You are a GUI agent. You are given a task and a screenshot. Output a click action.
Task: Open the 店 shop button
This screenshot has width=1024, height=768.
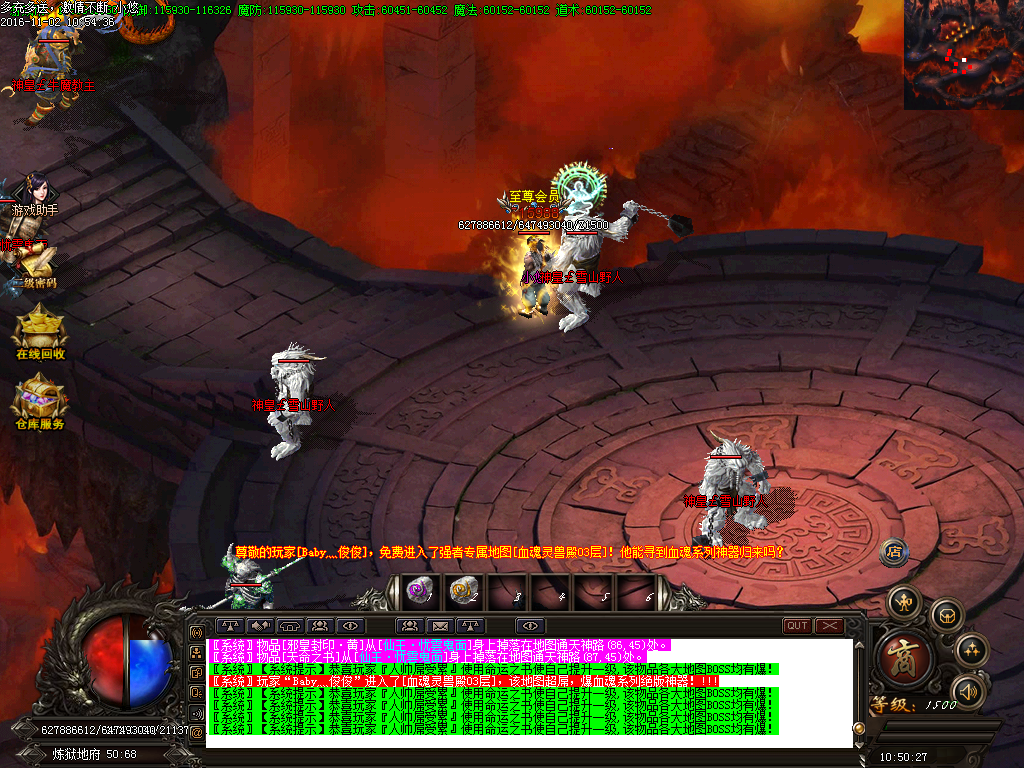[x=894, y=550]
